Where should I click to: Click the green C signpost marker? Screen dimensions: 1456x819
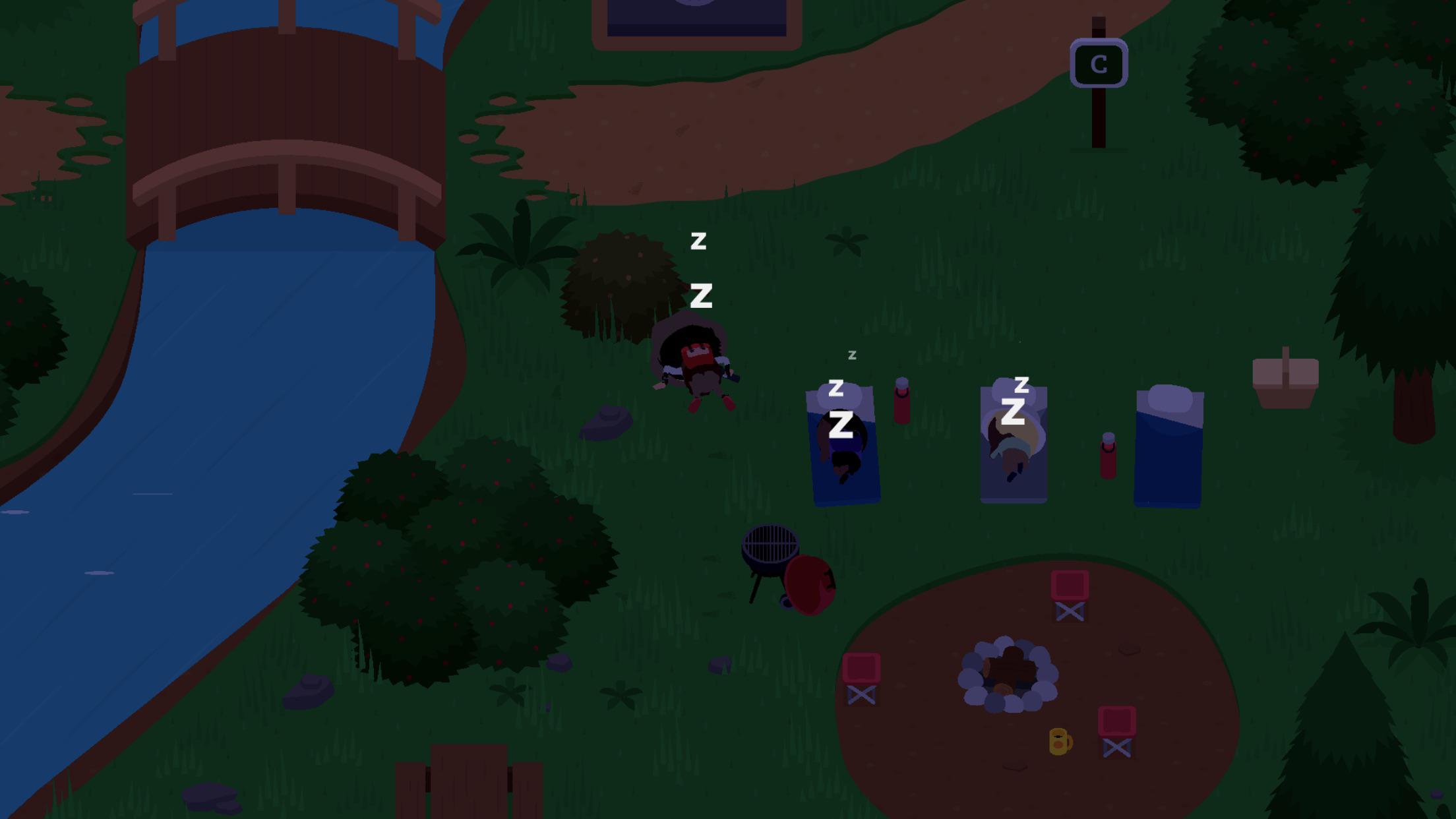pos(1099,63)
